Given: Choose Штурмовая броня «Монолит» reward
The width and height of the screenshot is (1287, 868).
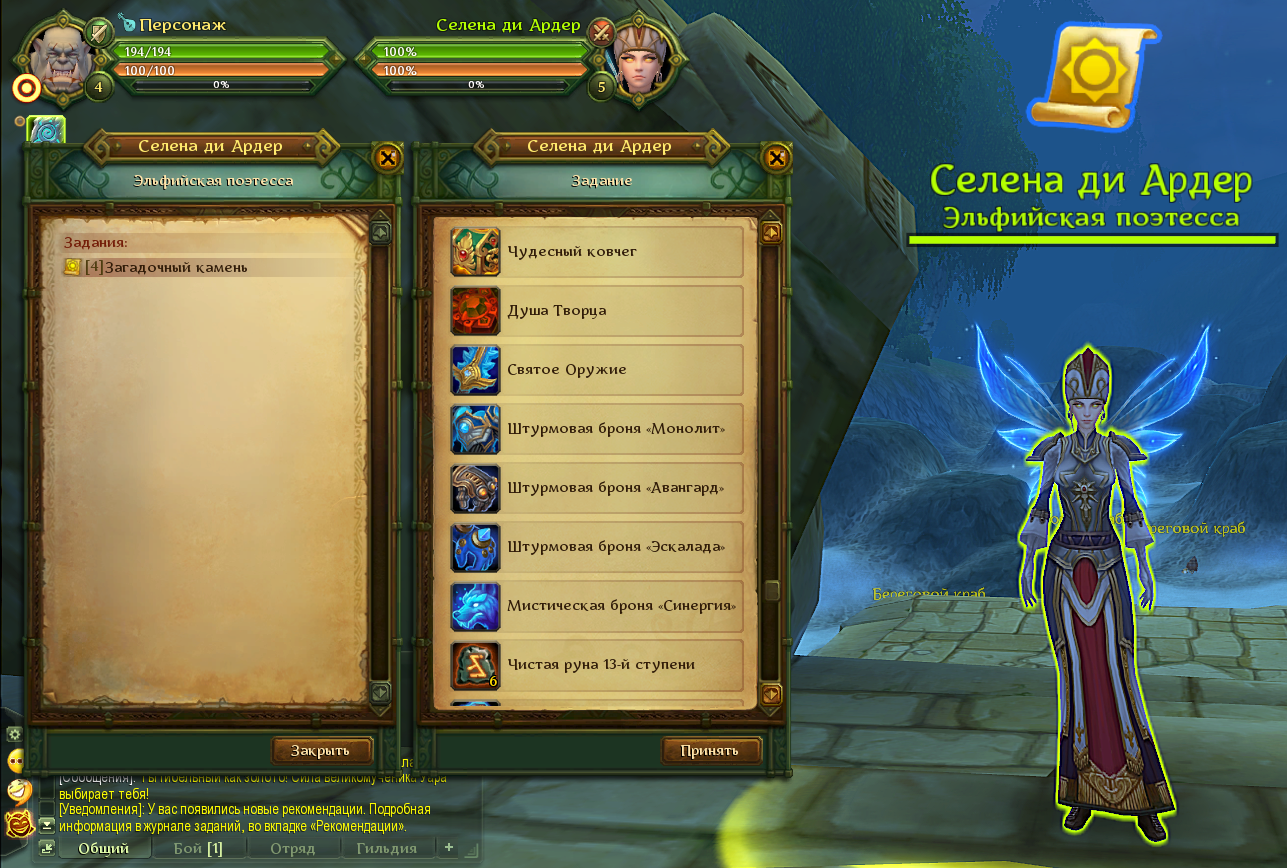Looking at the screenshot, I should [597, 428].
